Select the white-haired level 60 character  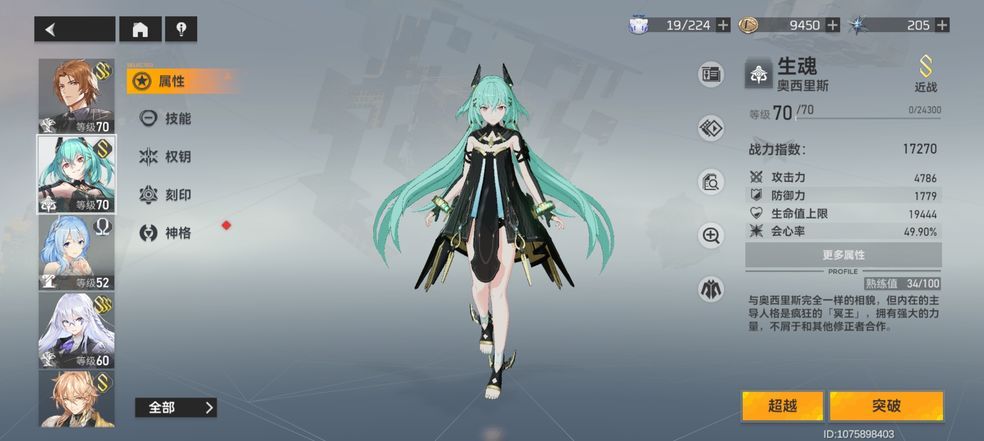tap(75, 330)
